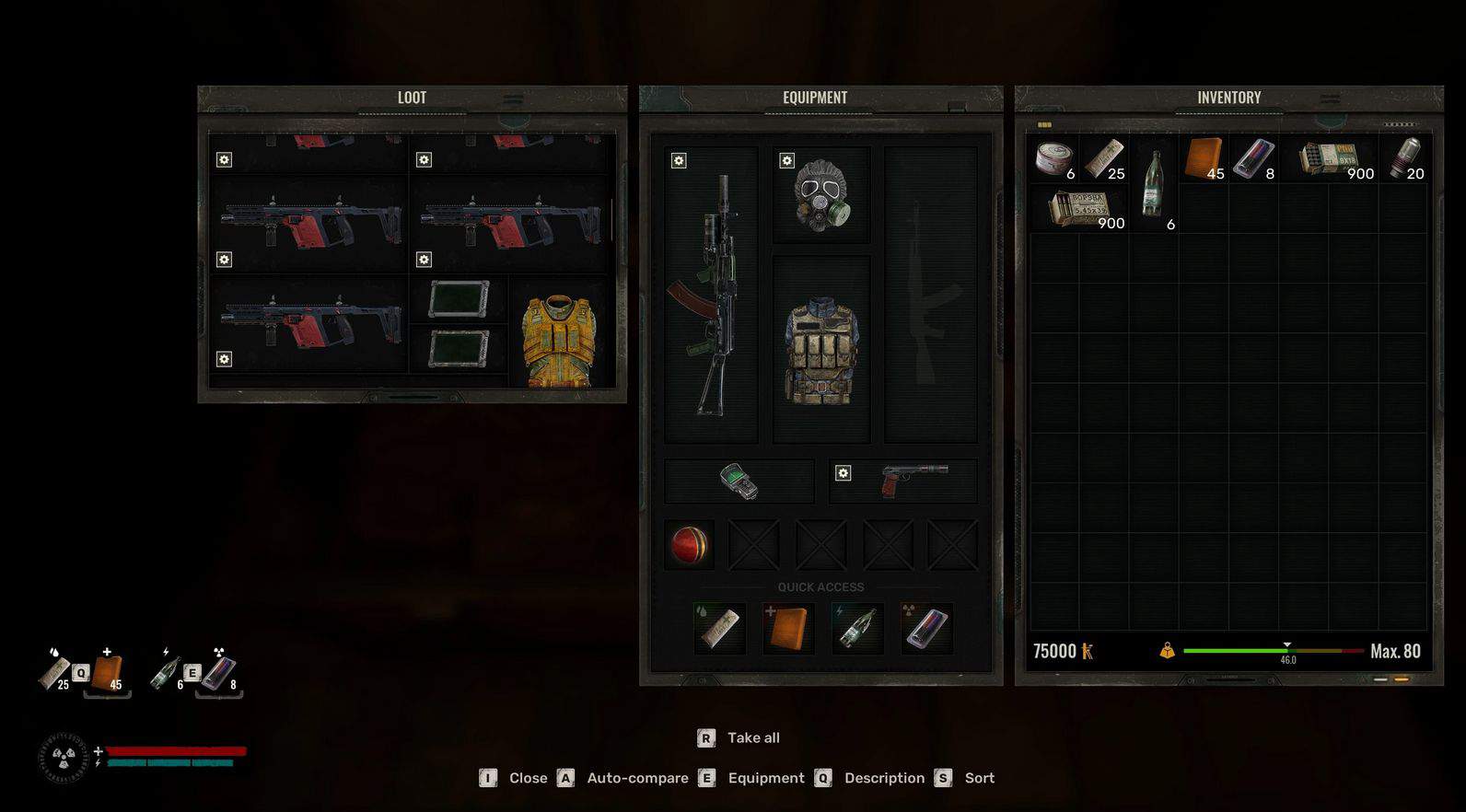The image size is (1466, 812).
Task: Select the tall bottle in inventory
Action: [x=1153, y=183]
